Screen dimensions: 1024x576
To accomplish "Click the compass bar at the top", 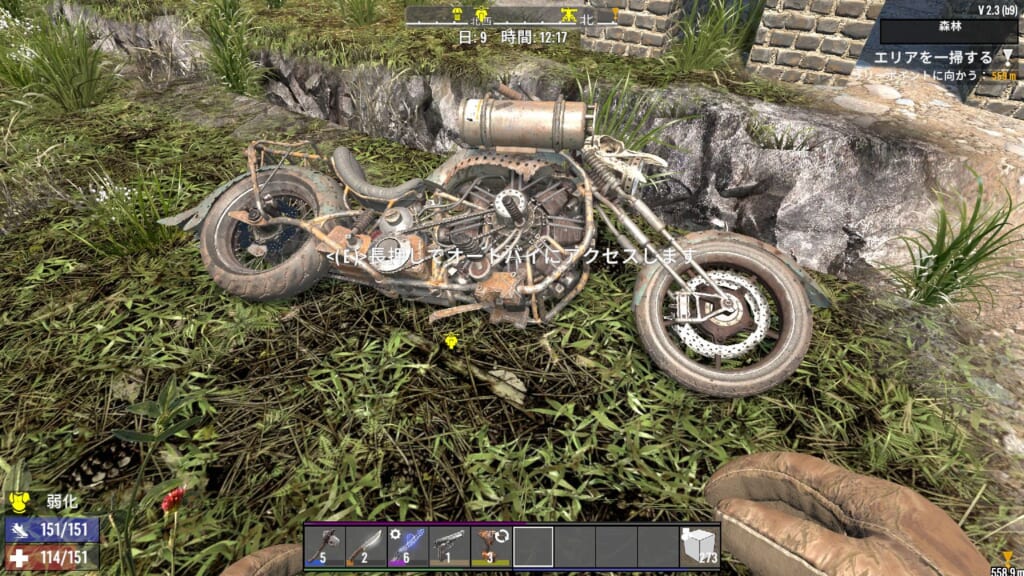I will 512,16.
